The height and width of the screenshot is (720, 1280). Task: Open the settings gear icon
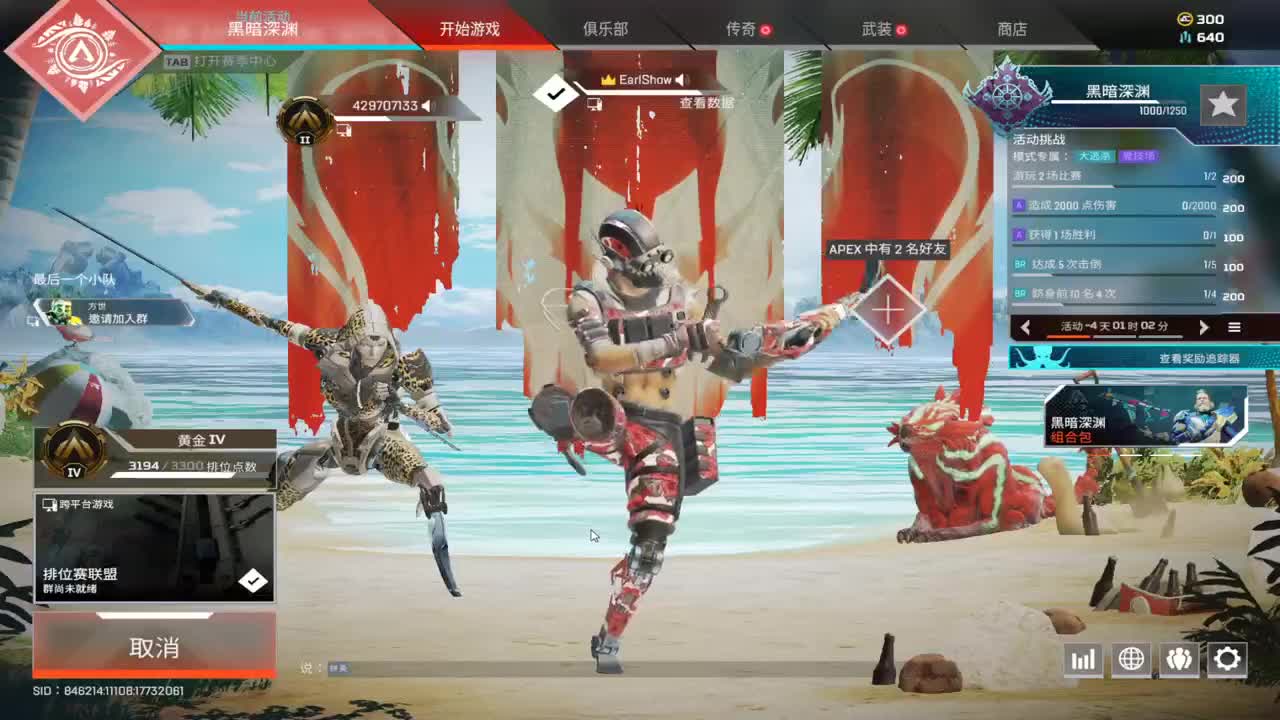click(x=1227, y=659)
